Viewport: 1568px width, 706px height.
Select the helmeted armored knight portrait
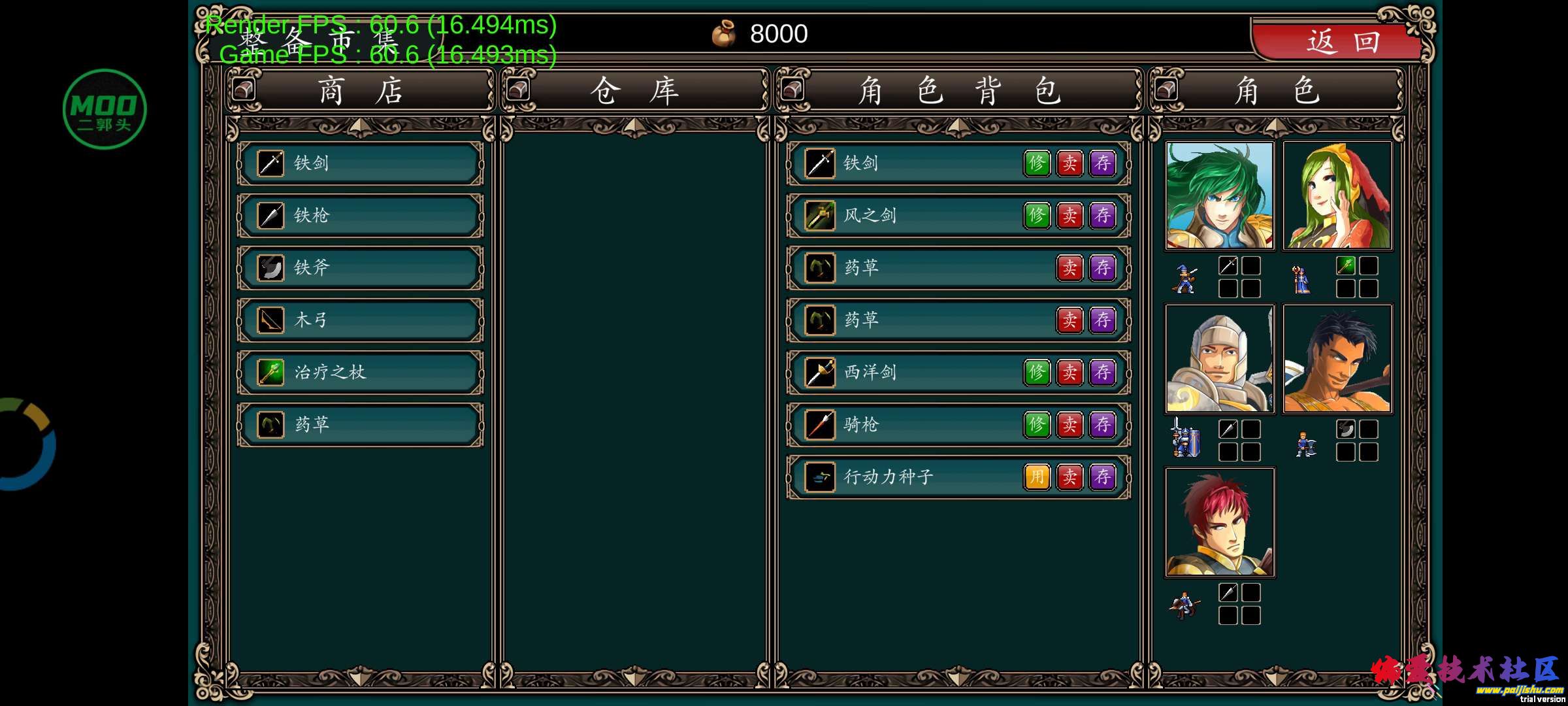pos(1220,359)
